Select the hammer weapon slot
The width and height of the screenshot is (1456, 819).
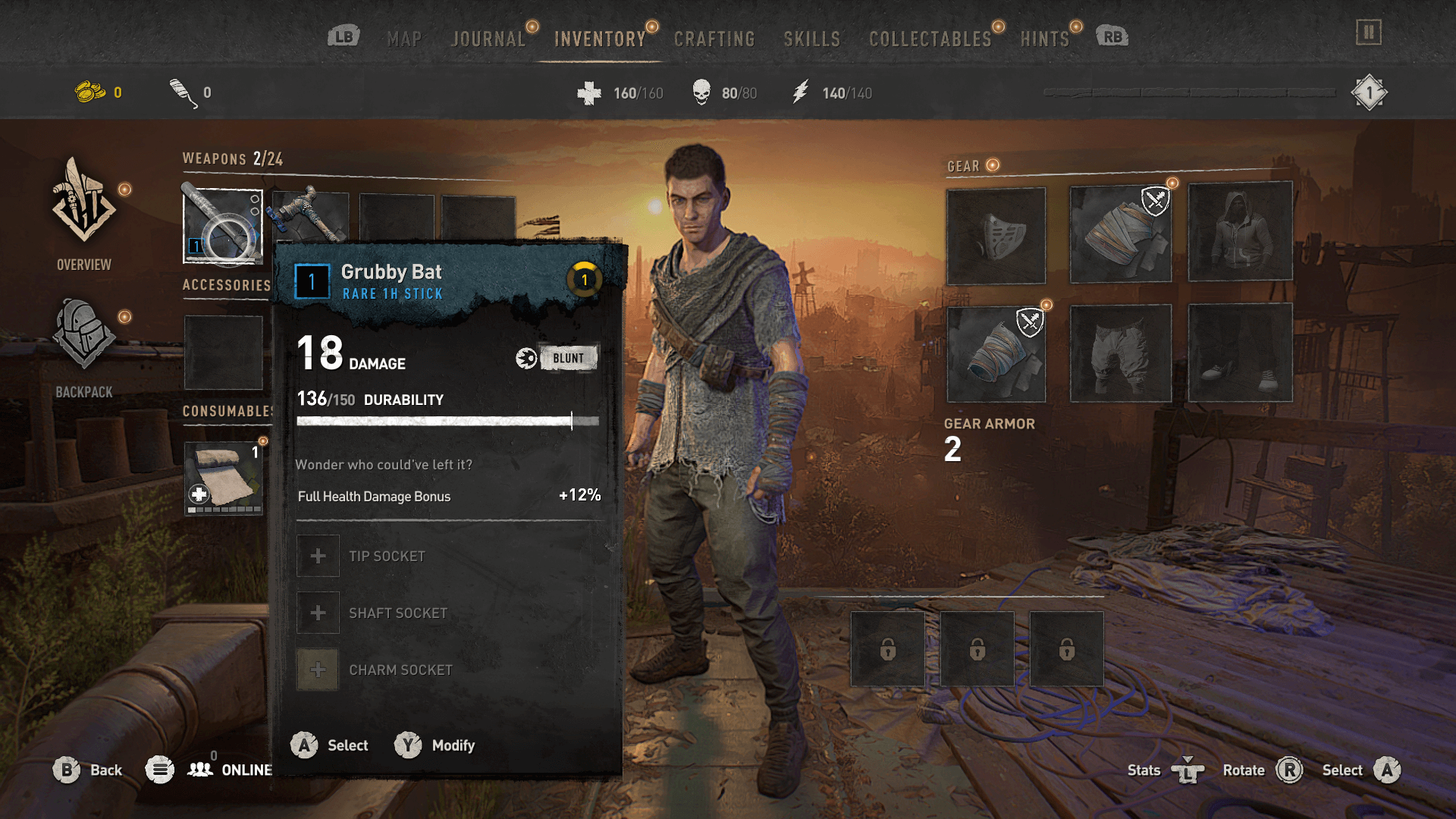coord(310,215)
